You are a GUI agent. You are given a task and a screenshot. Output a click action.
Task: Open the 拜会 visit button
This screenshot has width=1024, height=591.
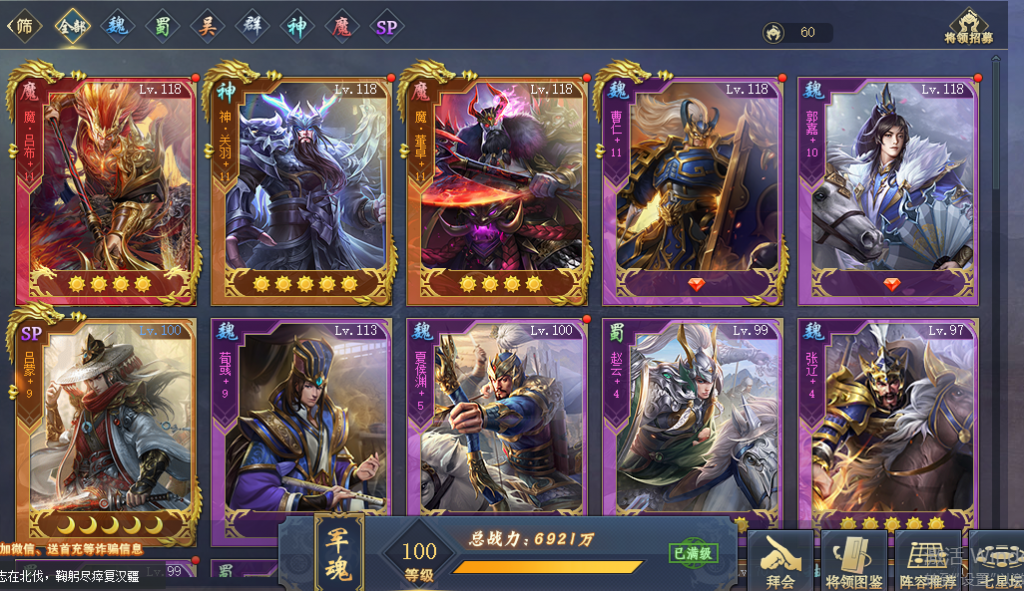pos(780,562)
